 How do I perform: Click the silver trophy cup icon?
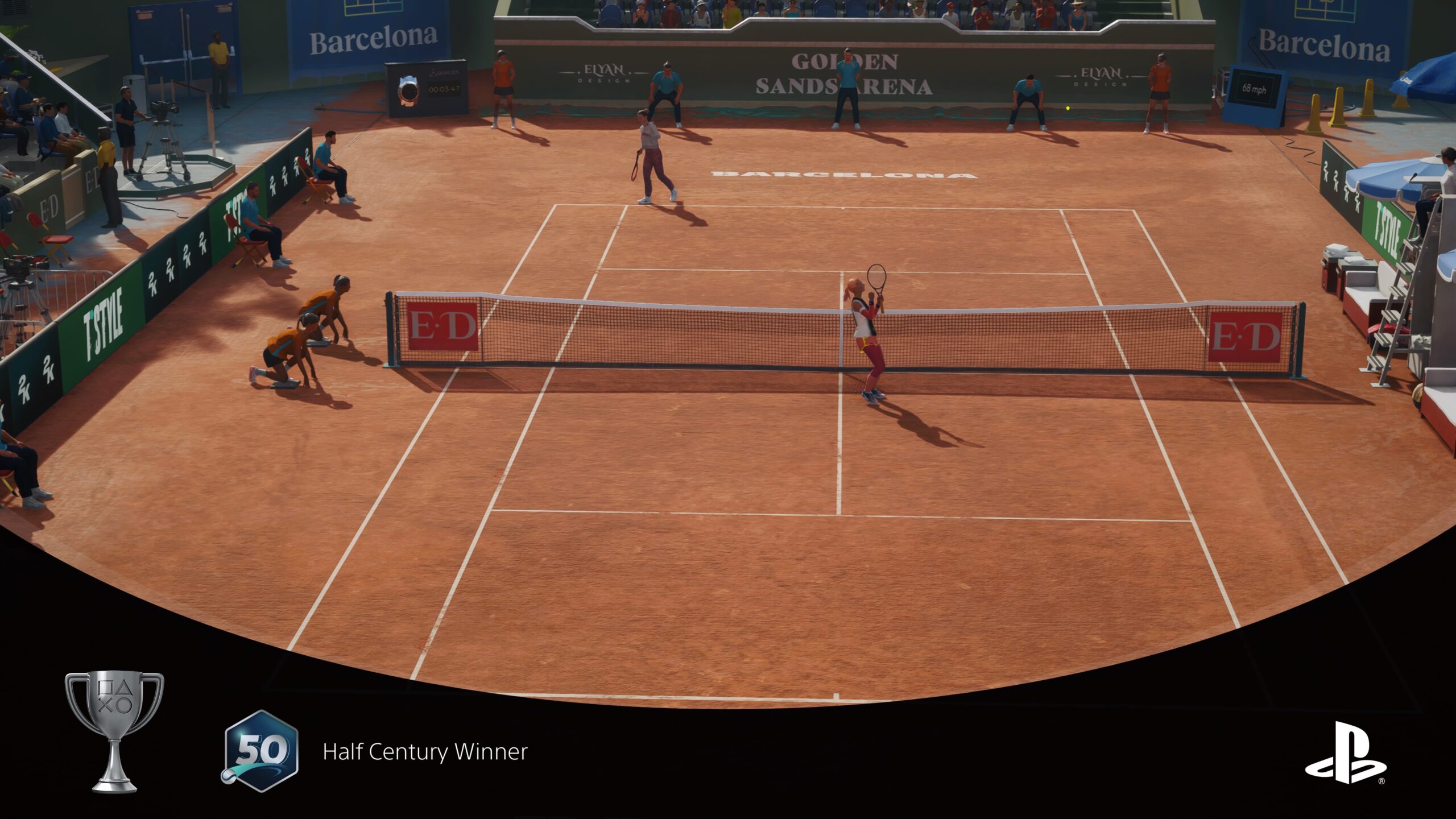(x=114, y=730)
